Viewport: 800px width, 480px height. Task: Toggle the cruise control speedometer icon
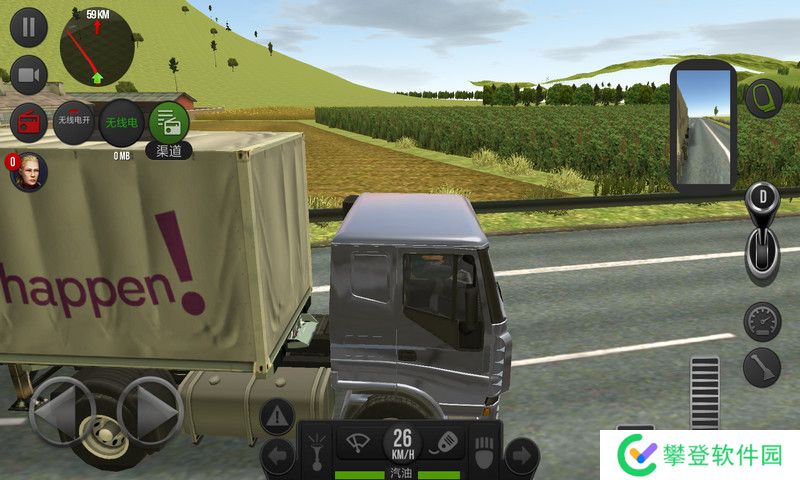[x=762, y=321]
